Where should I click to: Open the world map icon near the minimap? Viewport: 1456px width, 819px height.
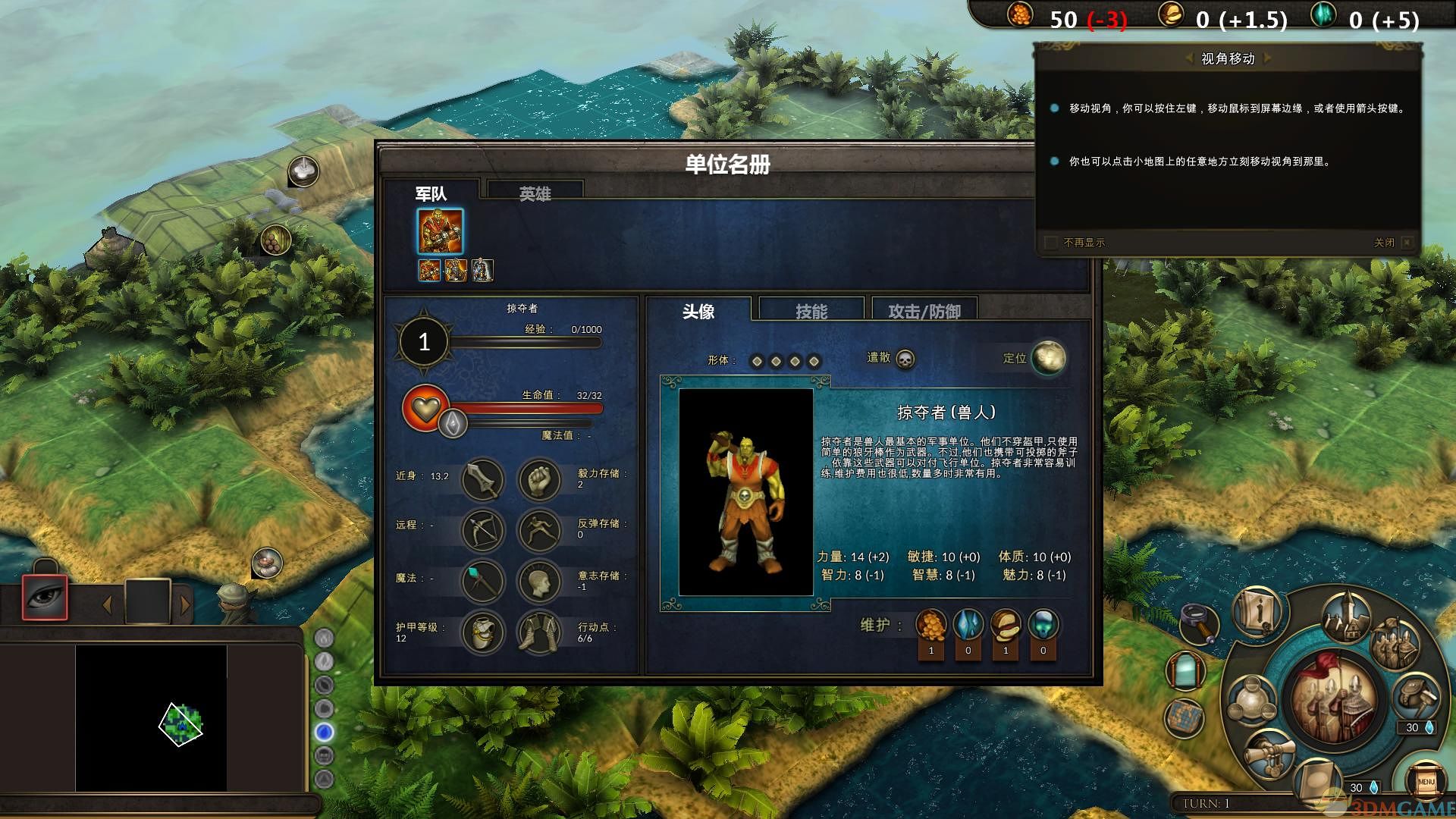1185,716
